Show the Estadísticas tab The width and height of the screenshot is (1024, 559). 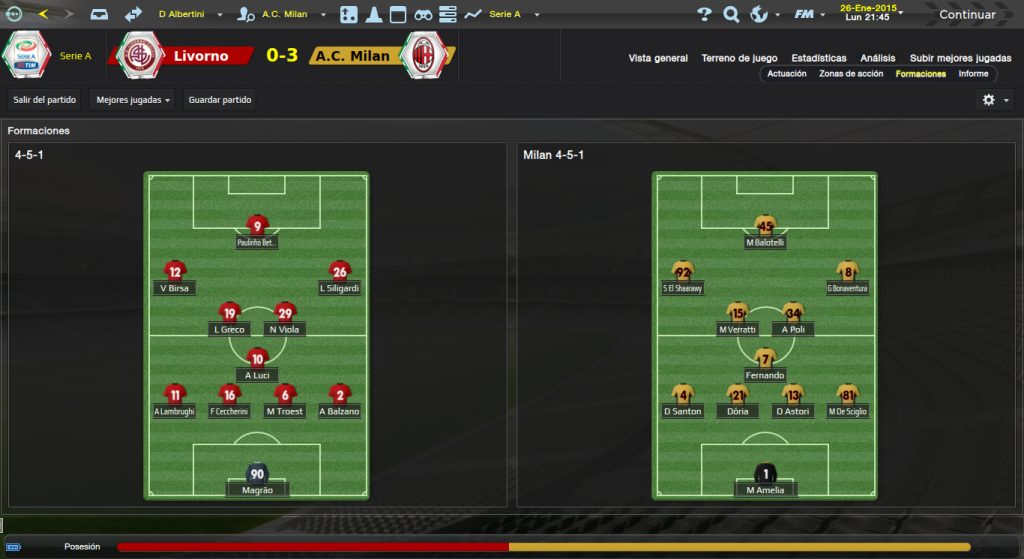pyautogui.click(x=818, y=58)
